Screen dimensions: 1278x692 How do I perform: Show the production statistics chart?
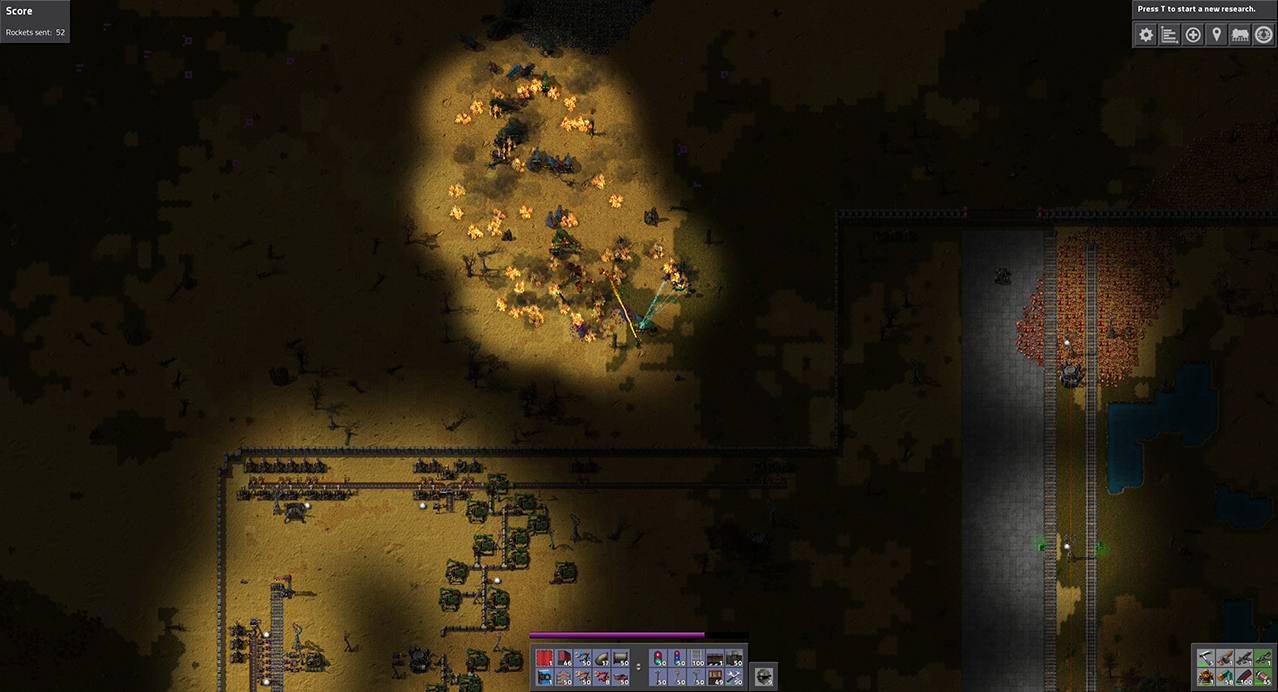point(1170,35)
